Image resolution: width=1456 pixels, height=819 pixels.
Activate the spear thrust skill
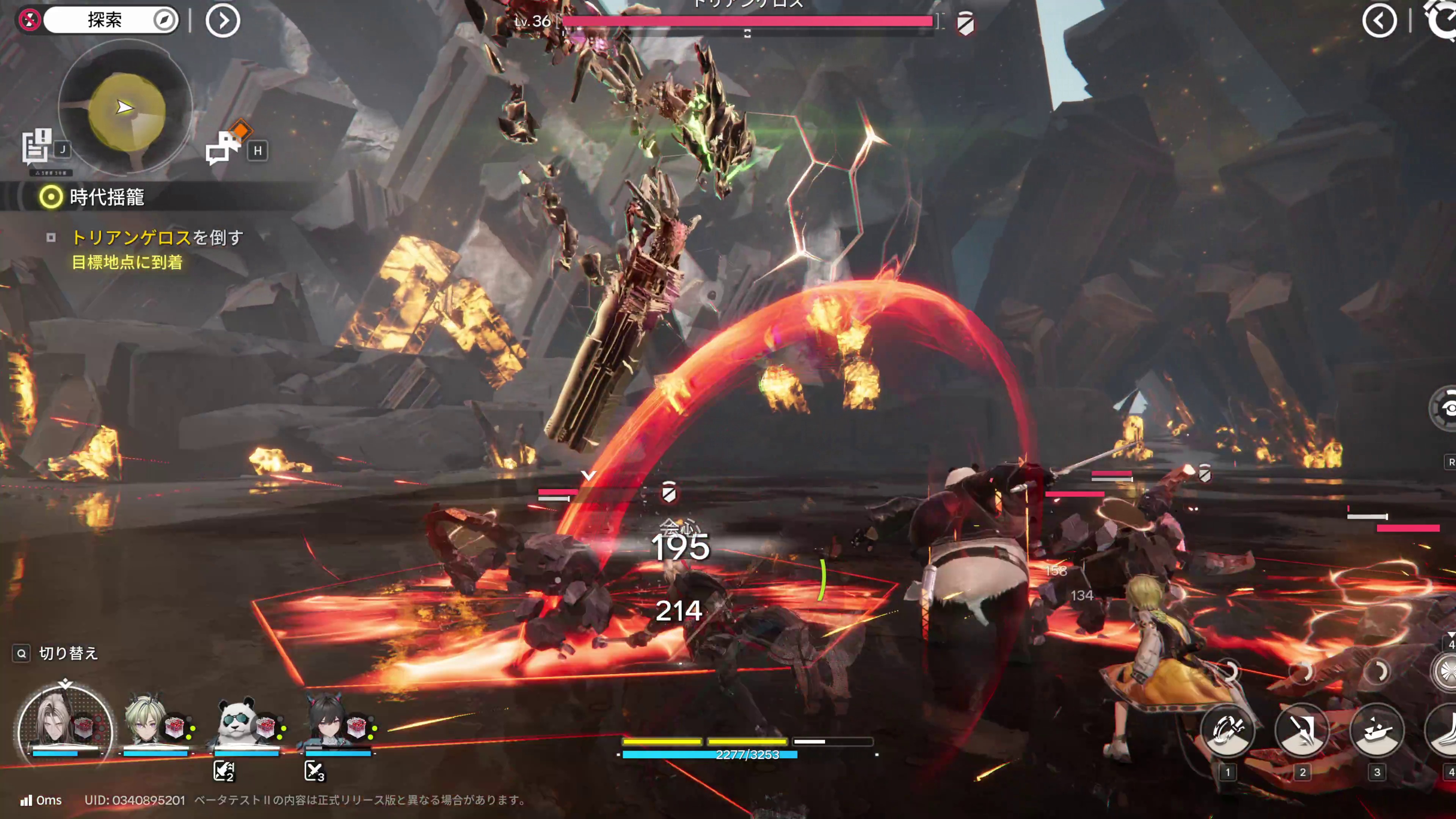tap(1302, 731)
